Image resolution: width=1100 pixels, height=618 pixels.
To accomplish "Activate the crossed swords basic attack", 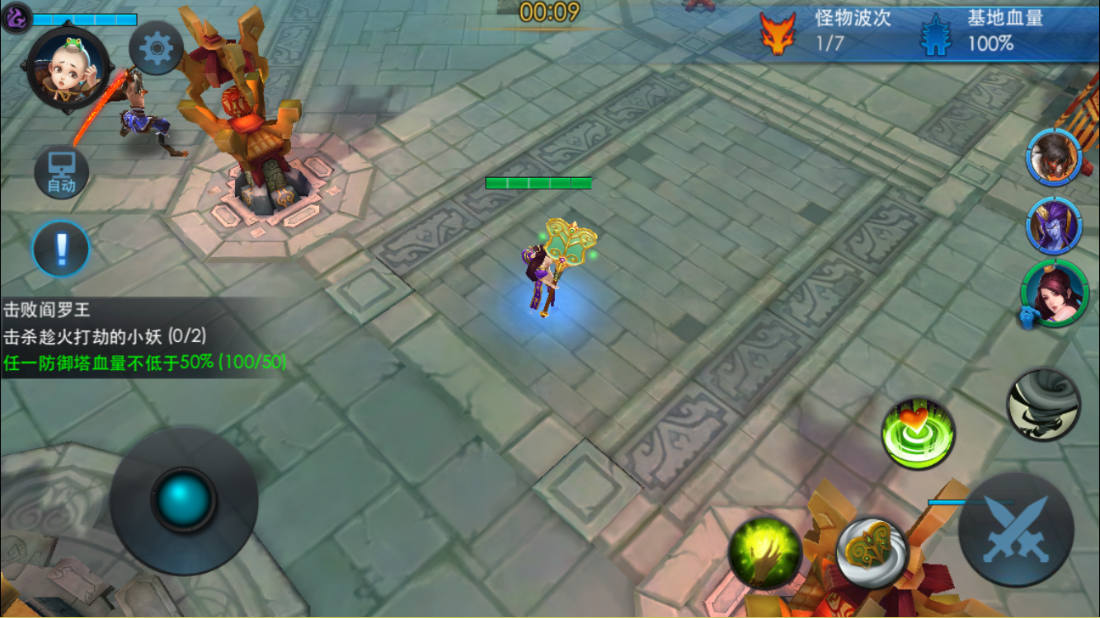I will [1015, 530].
